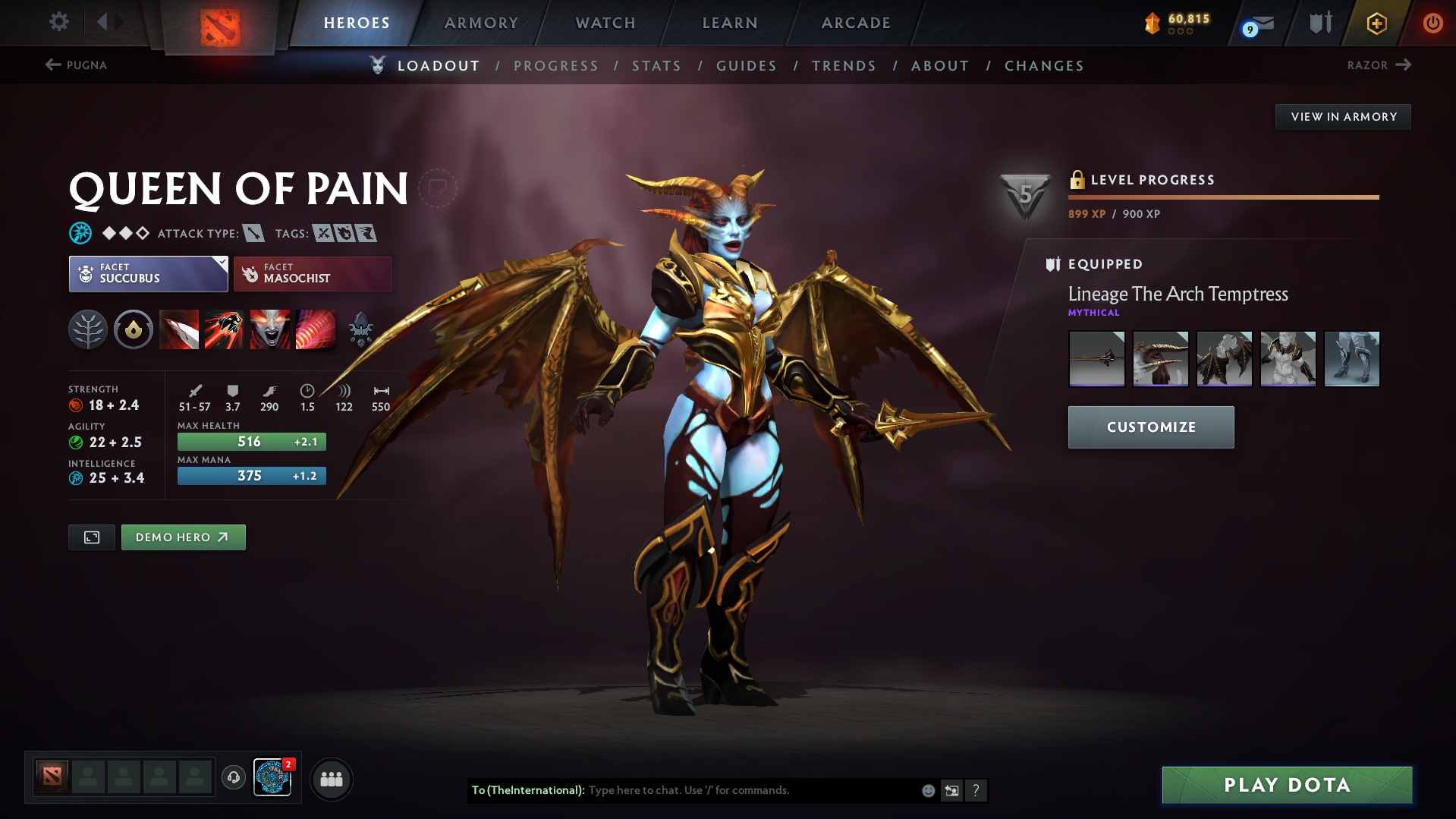Click the DEMO HERO button
Screen dimensions: 1456x819
pos(183,537)
